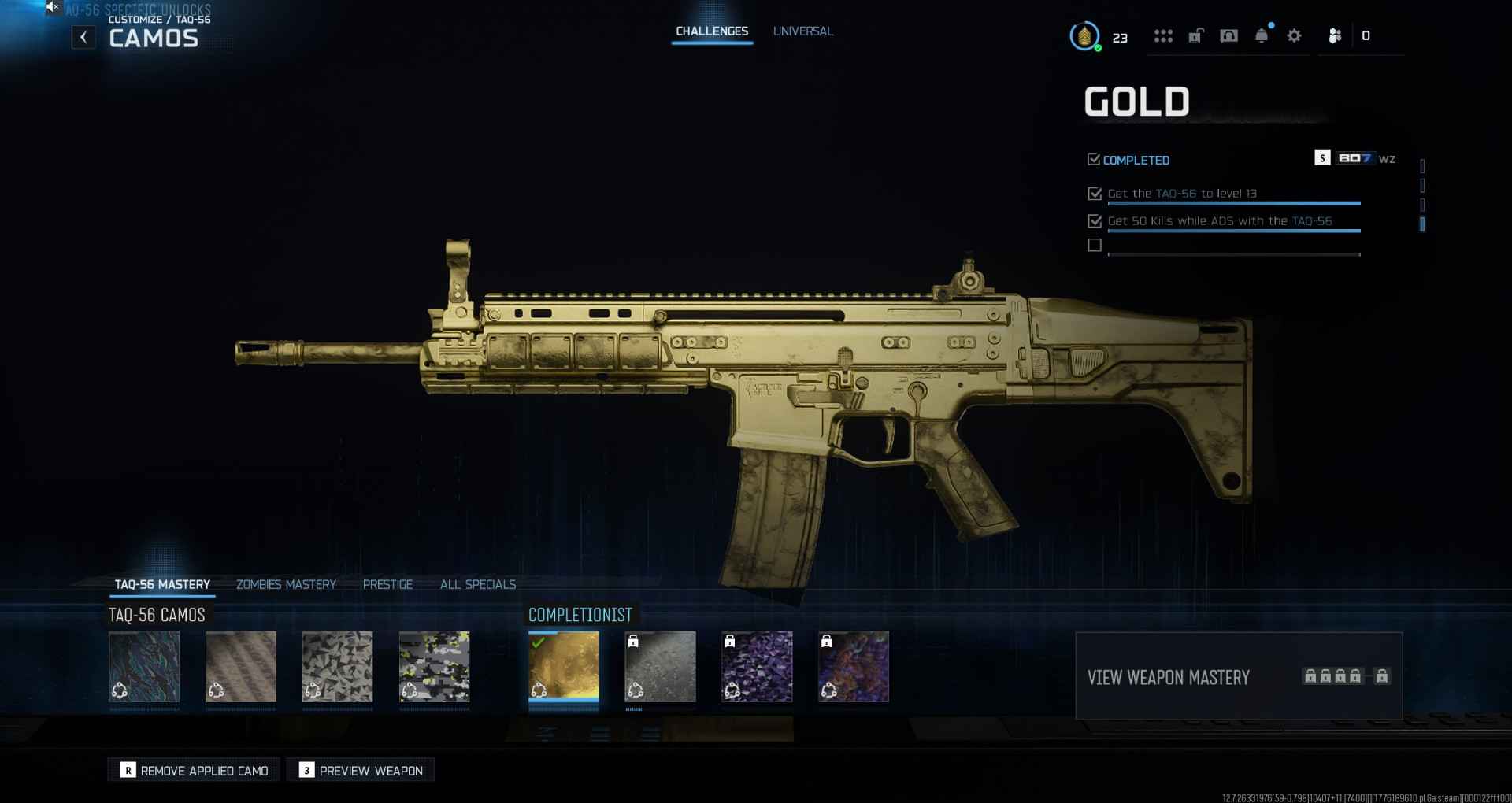Click Remove Applied Camo button
Screen dimensions: 1512x803
[x=195, y=770]
